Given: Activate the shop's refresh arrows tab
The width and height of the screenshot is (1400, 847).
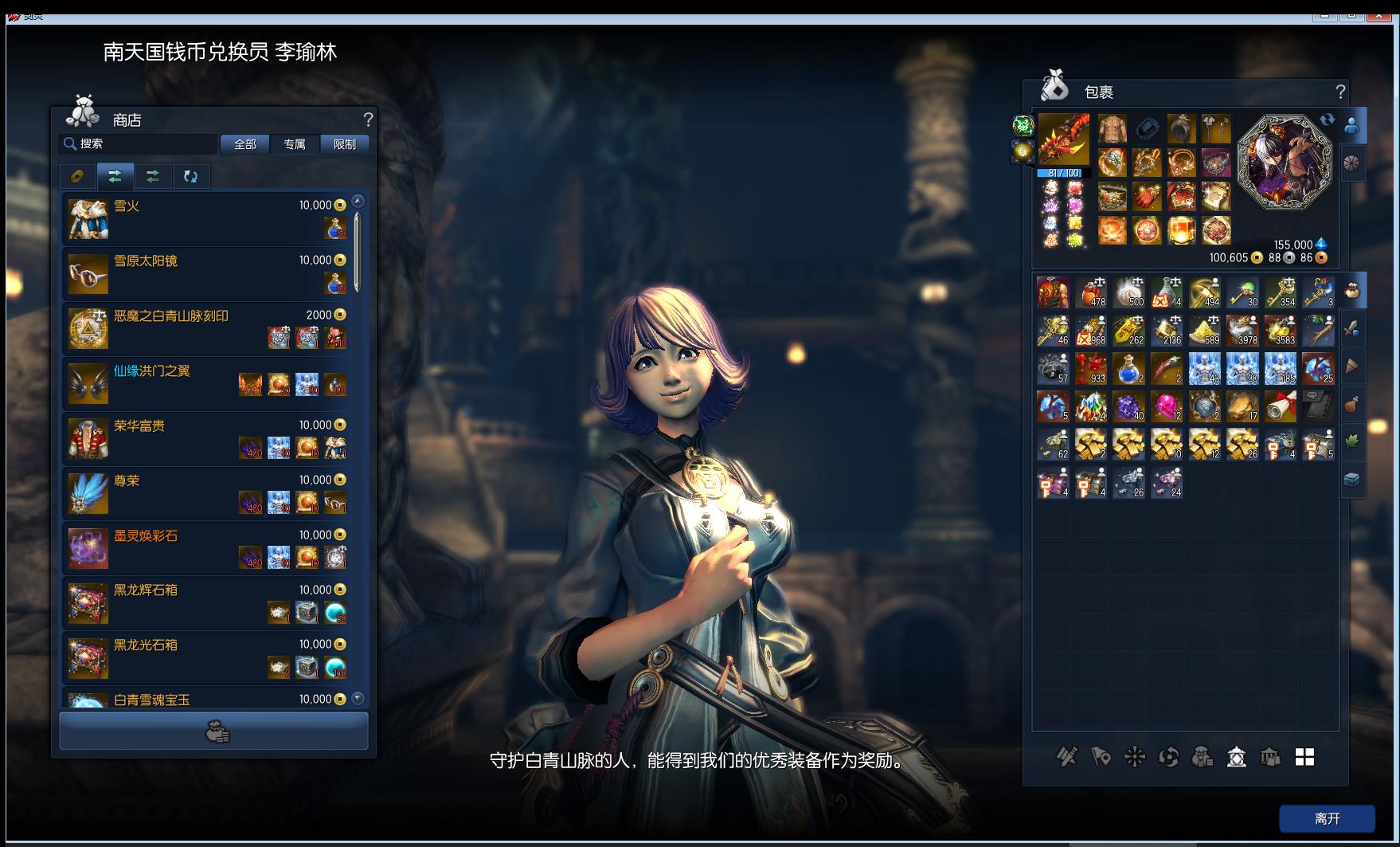Looking at the screenshot, I should (190, 176).
